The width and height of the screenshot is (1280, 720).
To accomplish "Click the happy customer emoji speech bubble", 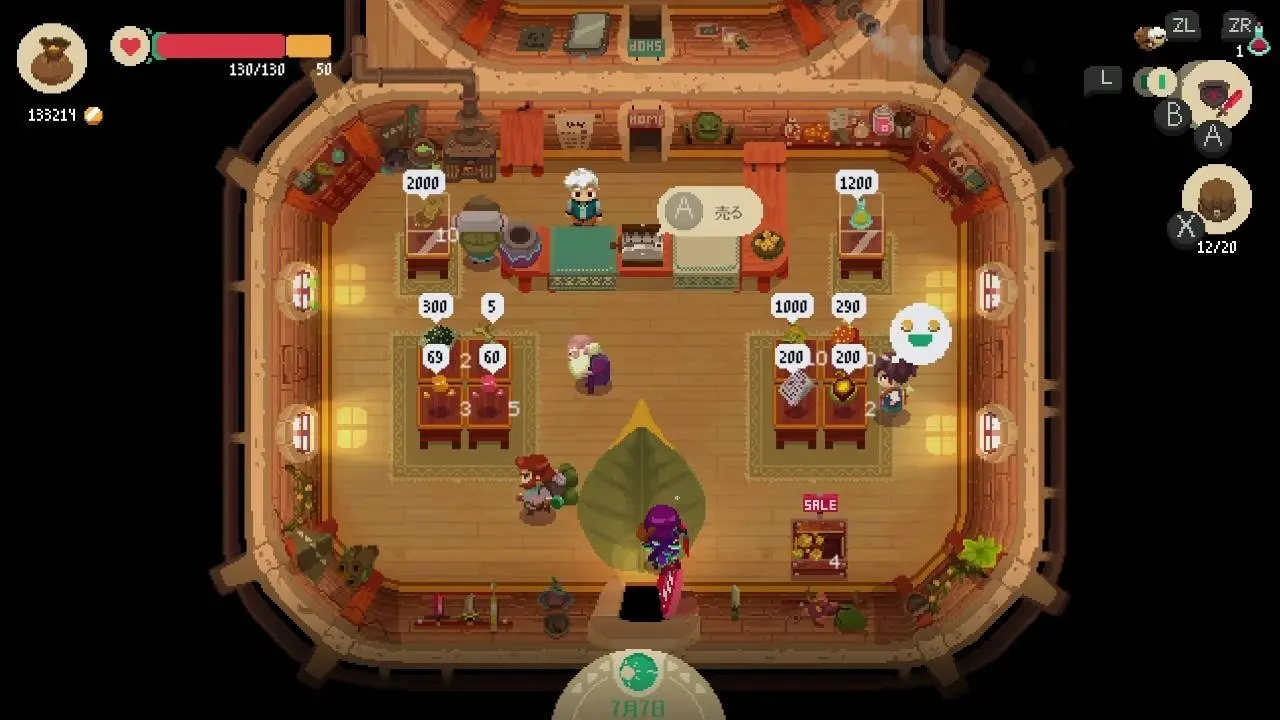I will 919,334.
